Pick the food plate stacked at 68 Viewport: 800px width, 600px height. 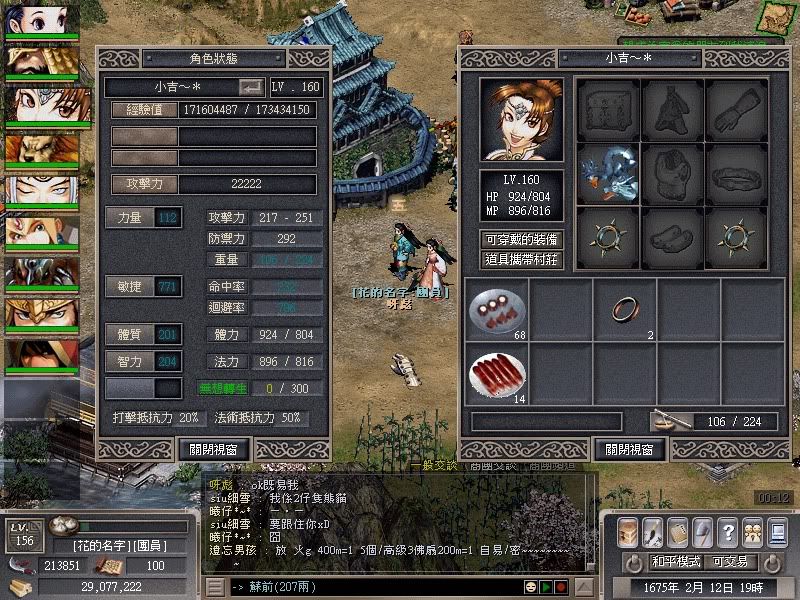point(496,308)
